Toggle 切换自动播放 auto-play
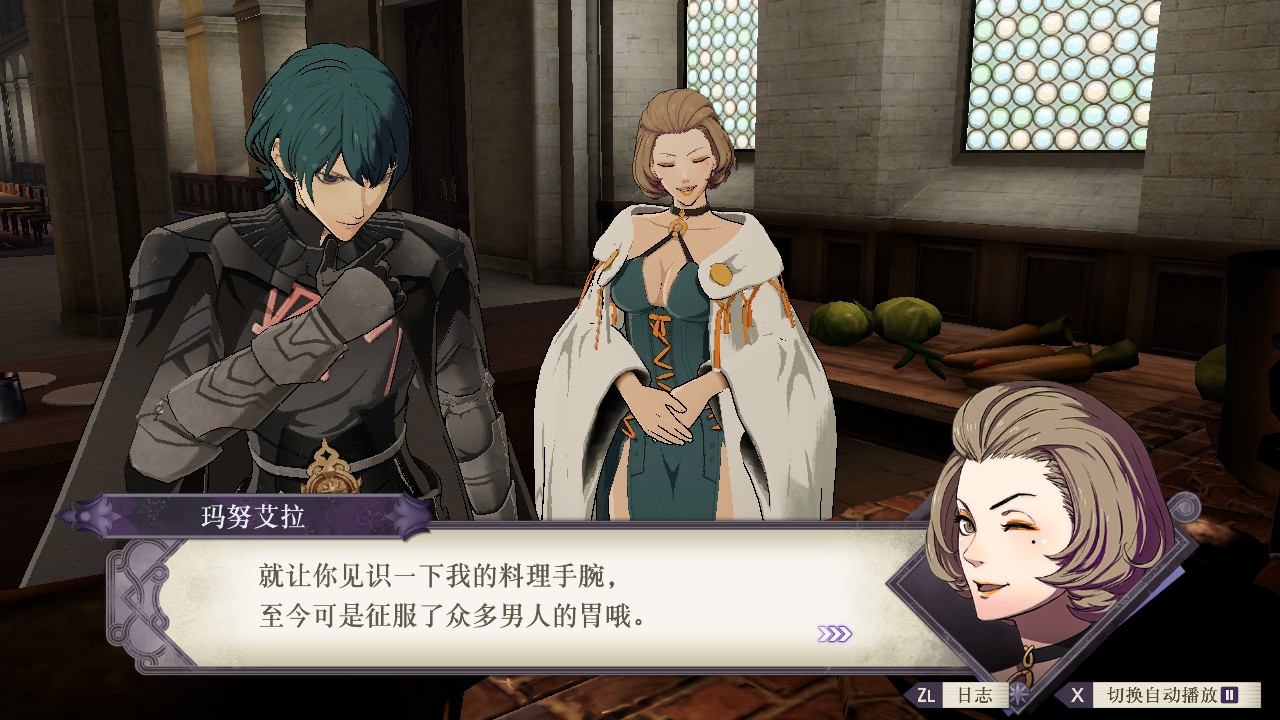1280x720 pixels. point(1160,695)
